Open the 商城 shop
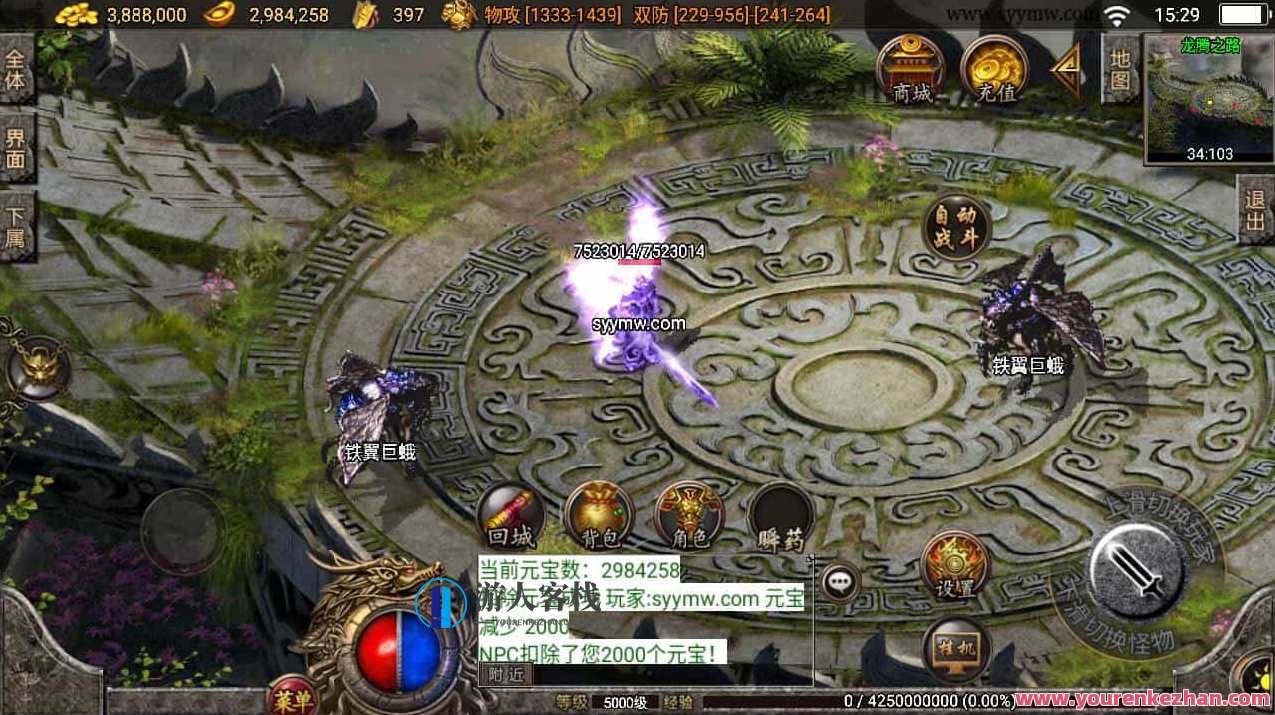 pos(912,67)
